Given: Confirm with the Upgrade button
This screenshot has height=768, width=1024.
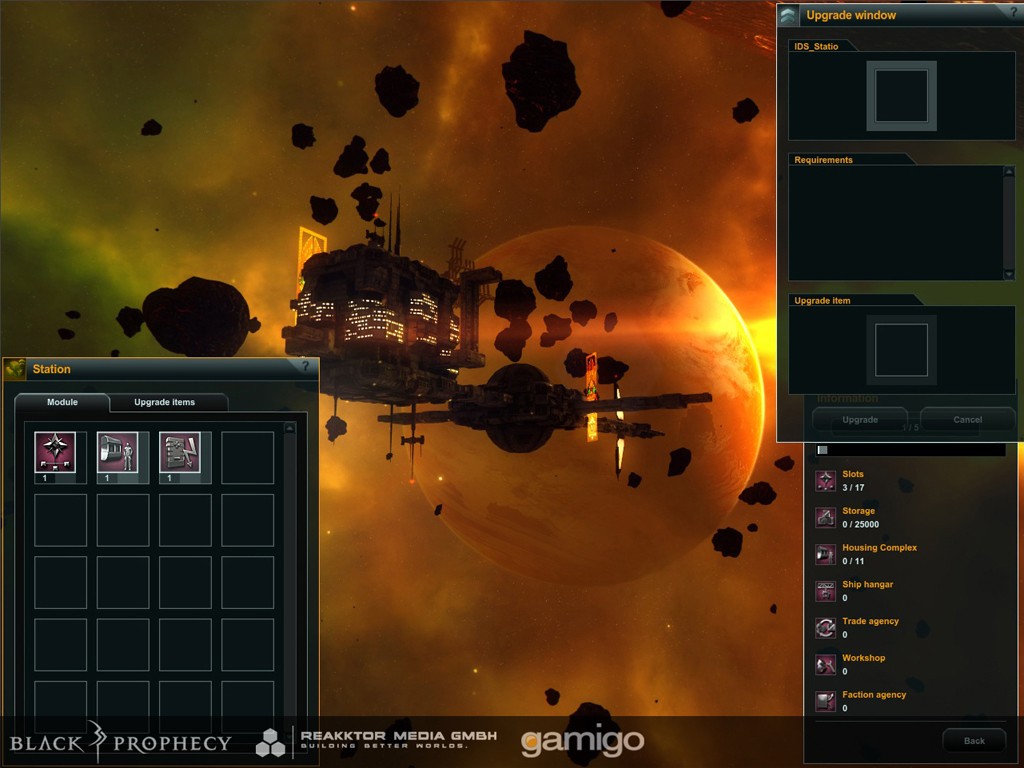Looking at the screenshot, I should pyautogui.click(x=860, y=420).
